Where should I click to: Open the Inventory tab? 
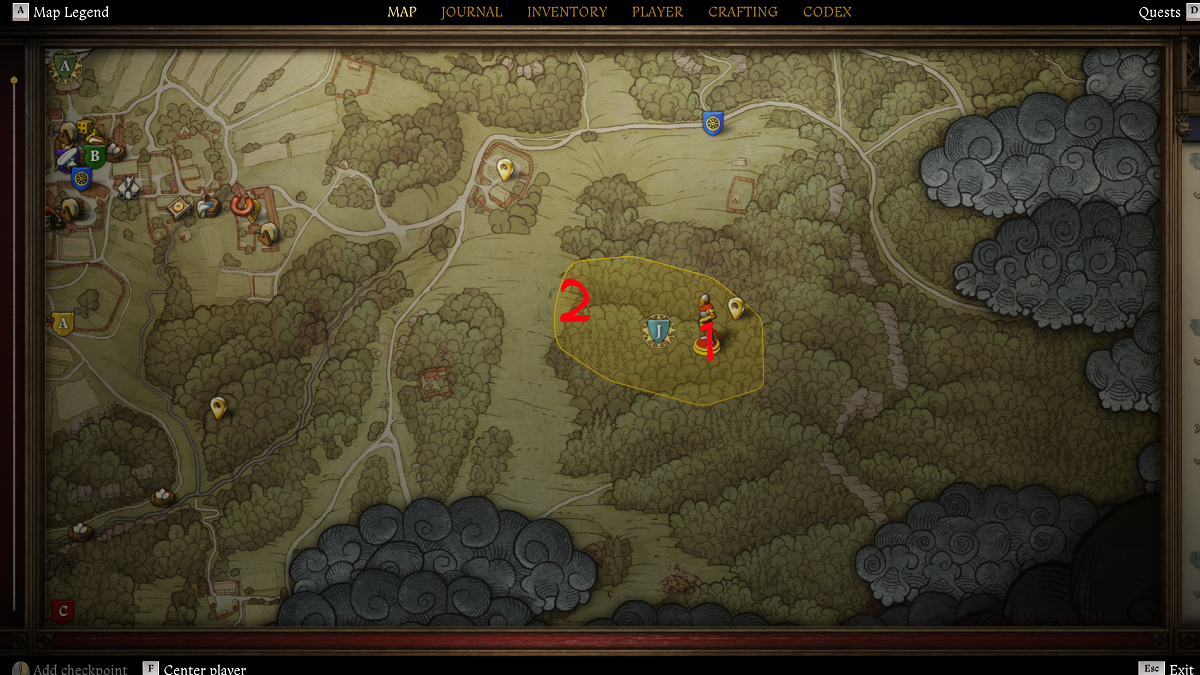(x=567, y=12)
